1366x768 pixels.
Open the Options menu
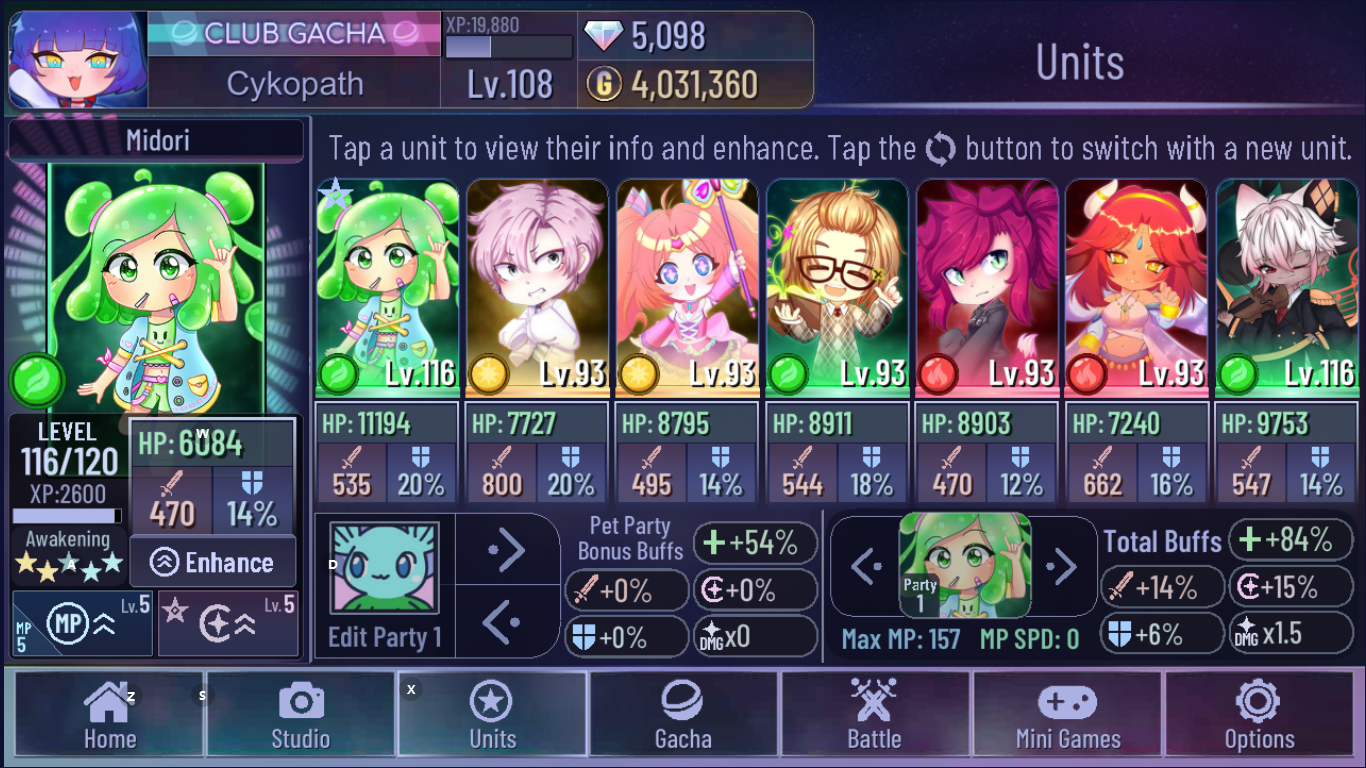1259,714
